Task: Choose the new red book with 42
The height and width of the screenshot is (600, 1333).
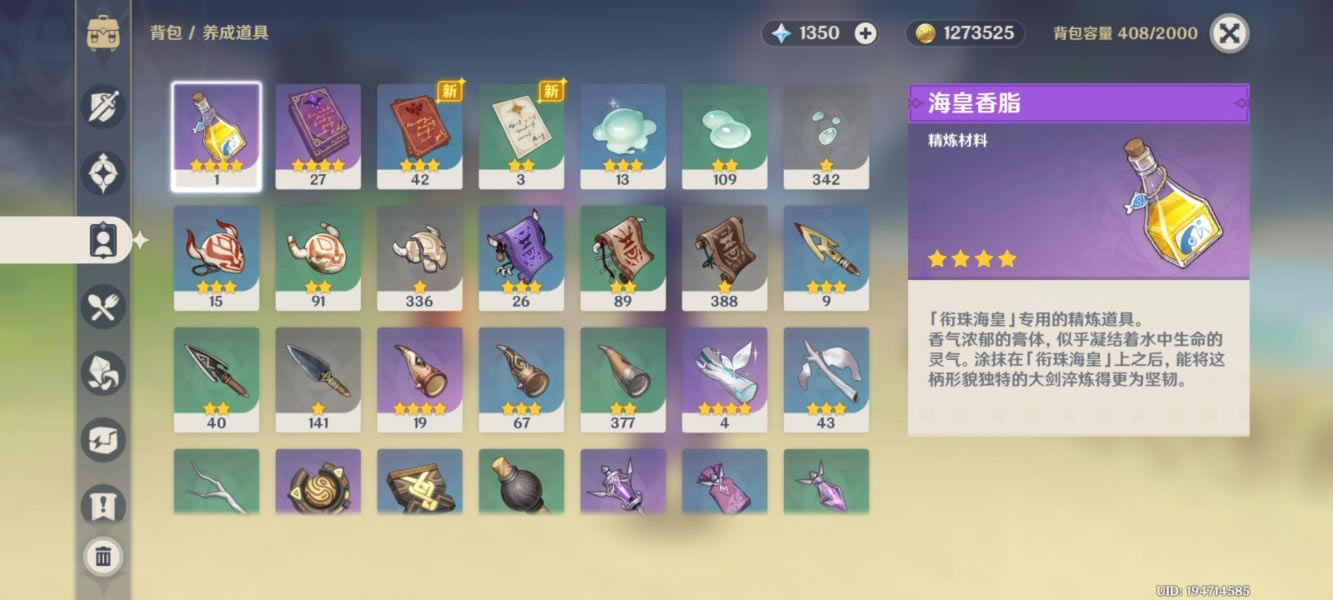Action: click(420, 136)
